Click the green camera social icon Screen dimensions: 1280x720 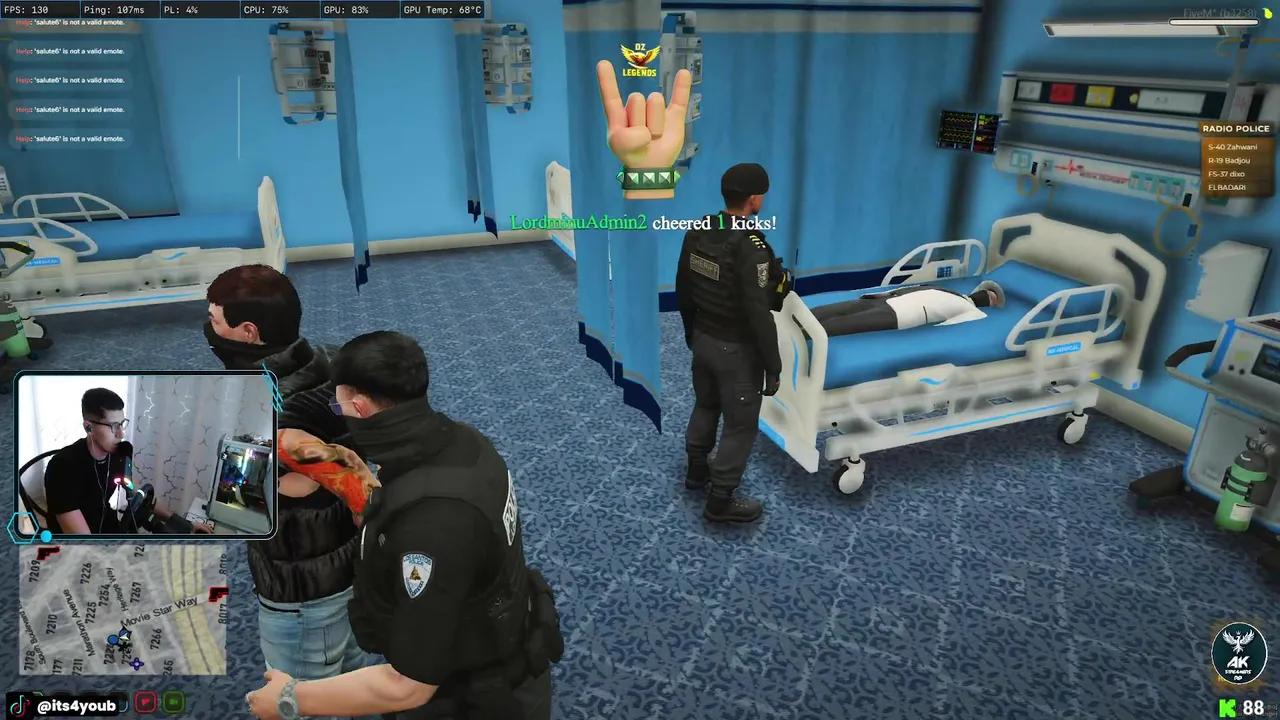(x=172, y=703)
